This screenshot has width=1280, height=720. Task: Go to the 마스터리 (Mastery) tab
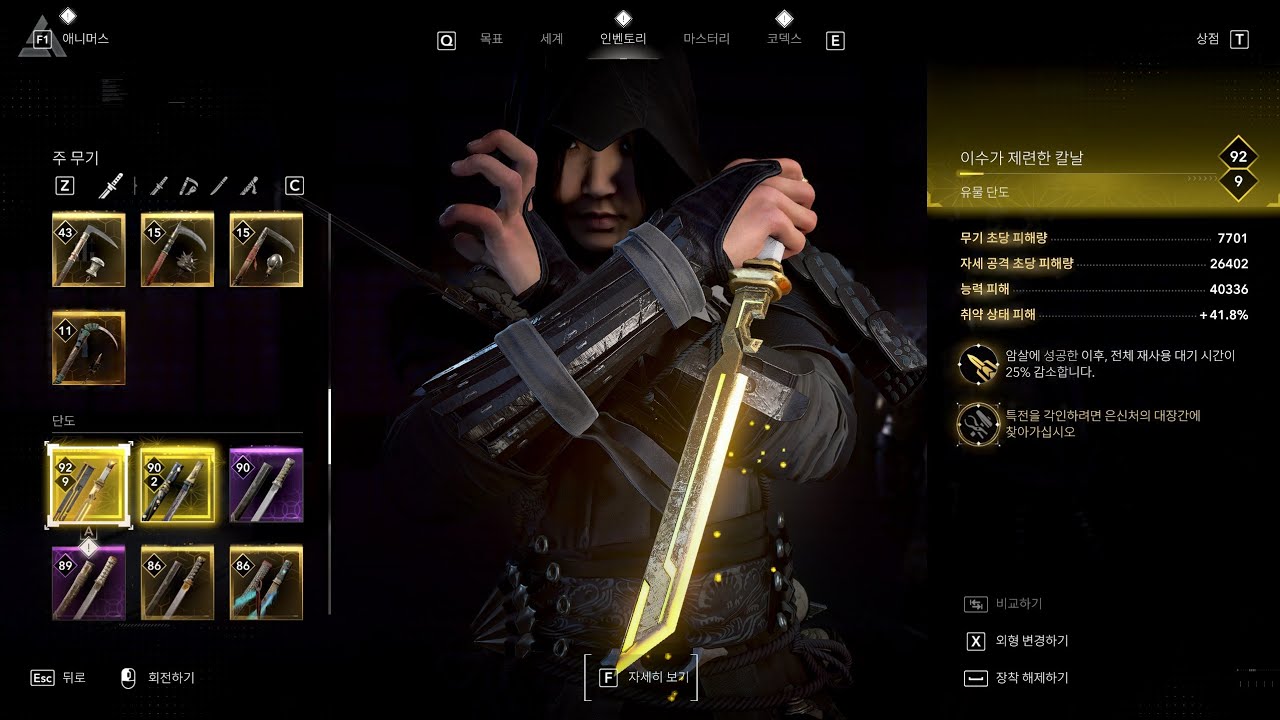706,40
